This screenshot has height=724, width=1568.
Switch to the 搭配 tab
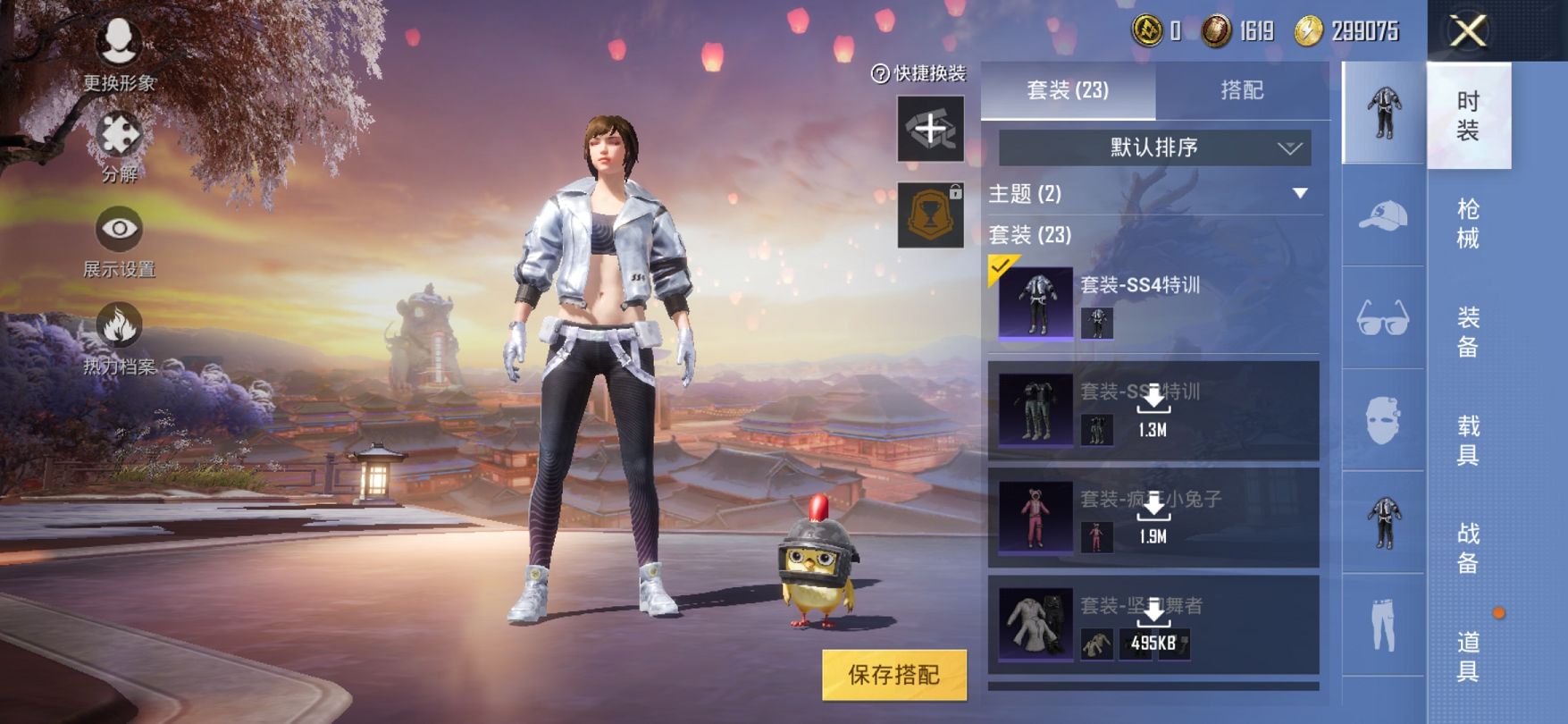click(1242, 90)
